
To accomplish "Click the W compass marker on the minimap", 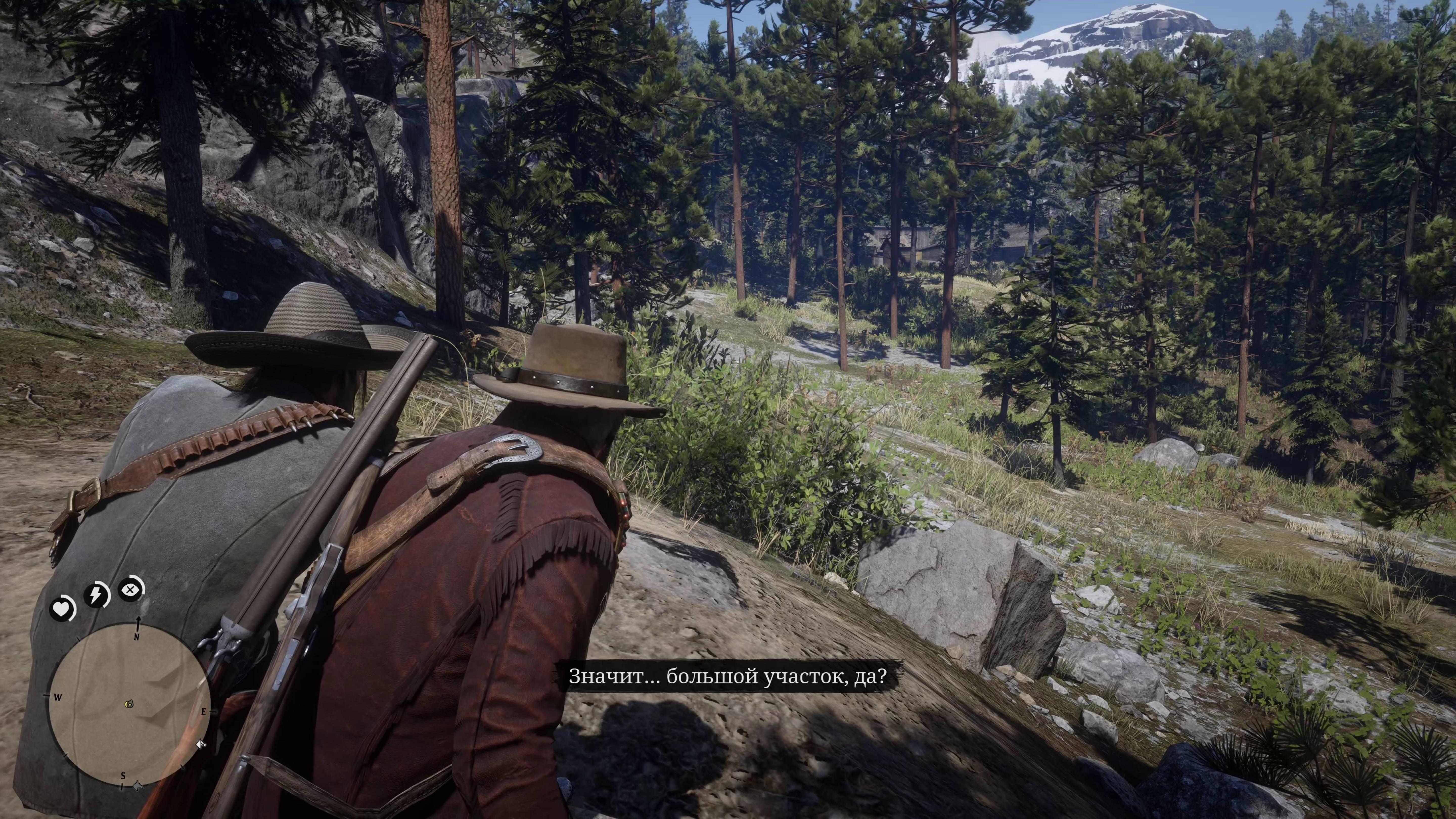I will coord(58,697).
